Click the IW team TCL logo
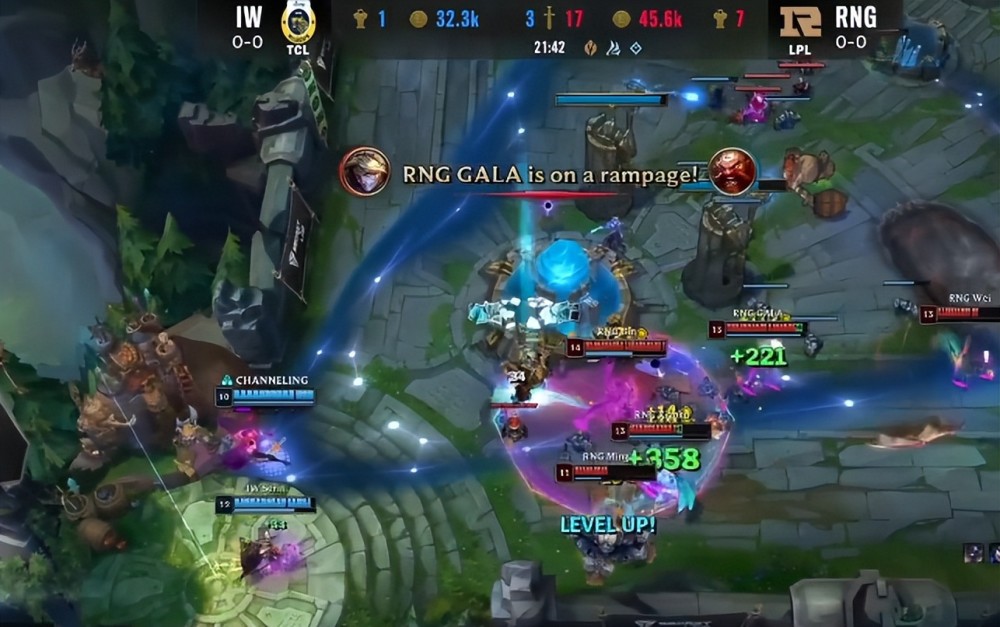 coord(299,23)
